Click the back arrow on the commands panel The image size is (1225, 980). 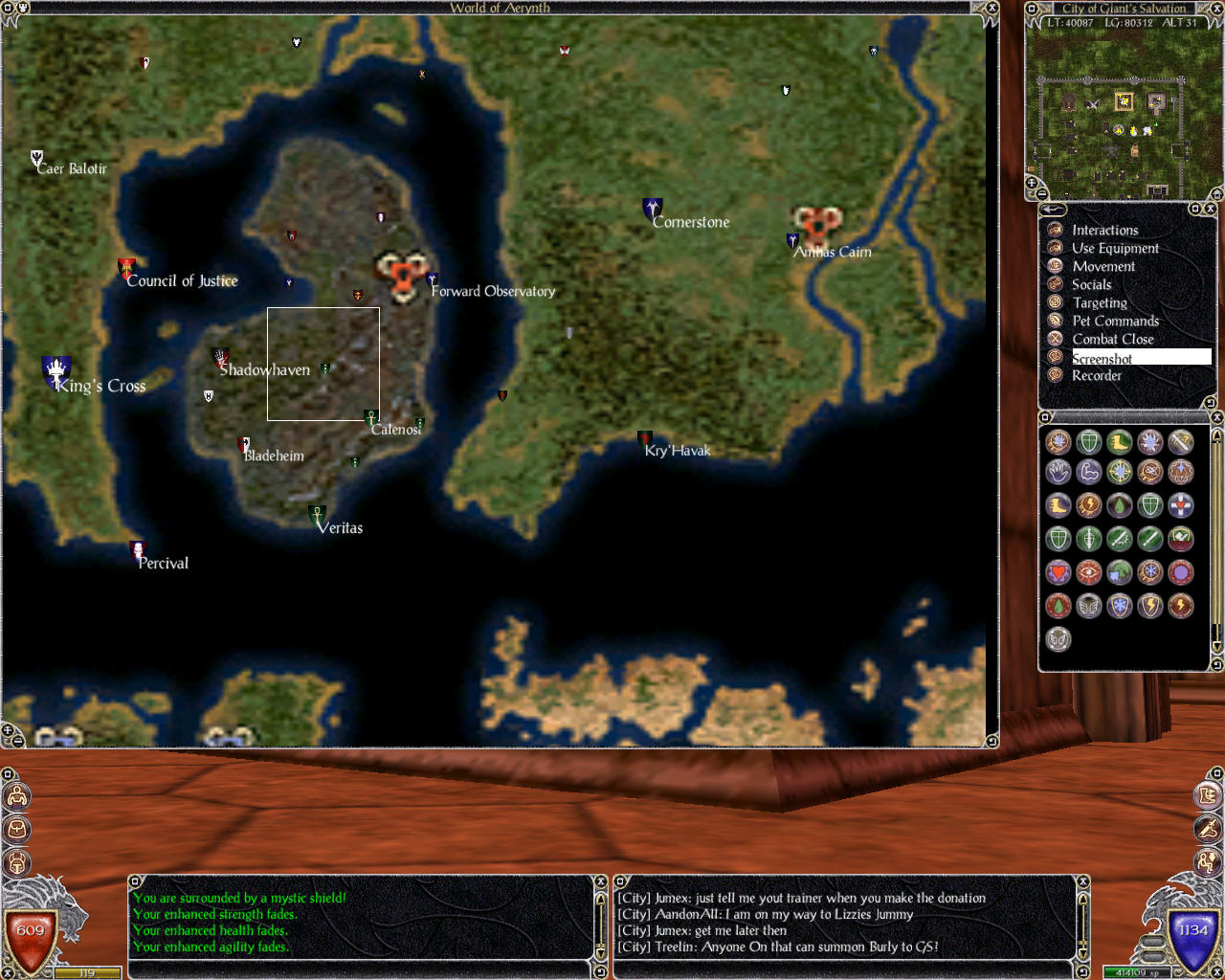1053,209
